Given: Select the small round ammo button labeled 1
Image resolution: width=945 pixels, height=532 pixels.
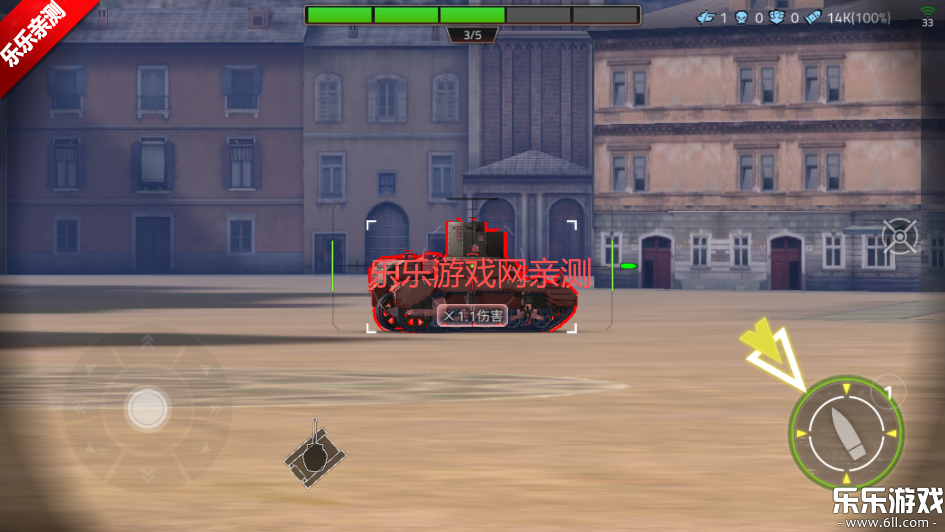Looking at the screenshot, I should click(x=887, y=392).
